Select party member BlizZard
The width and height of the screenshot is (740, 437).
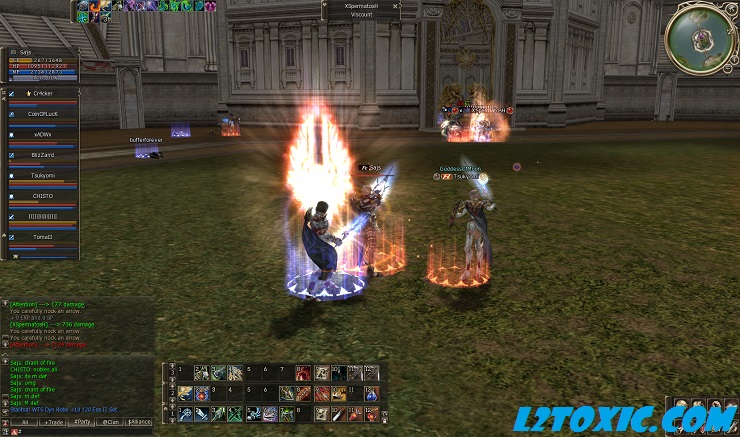(x=42, y=155)
